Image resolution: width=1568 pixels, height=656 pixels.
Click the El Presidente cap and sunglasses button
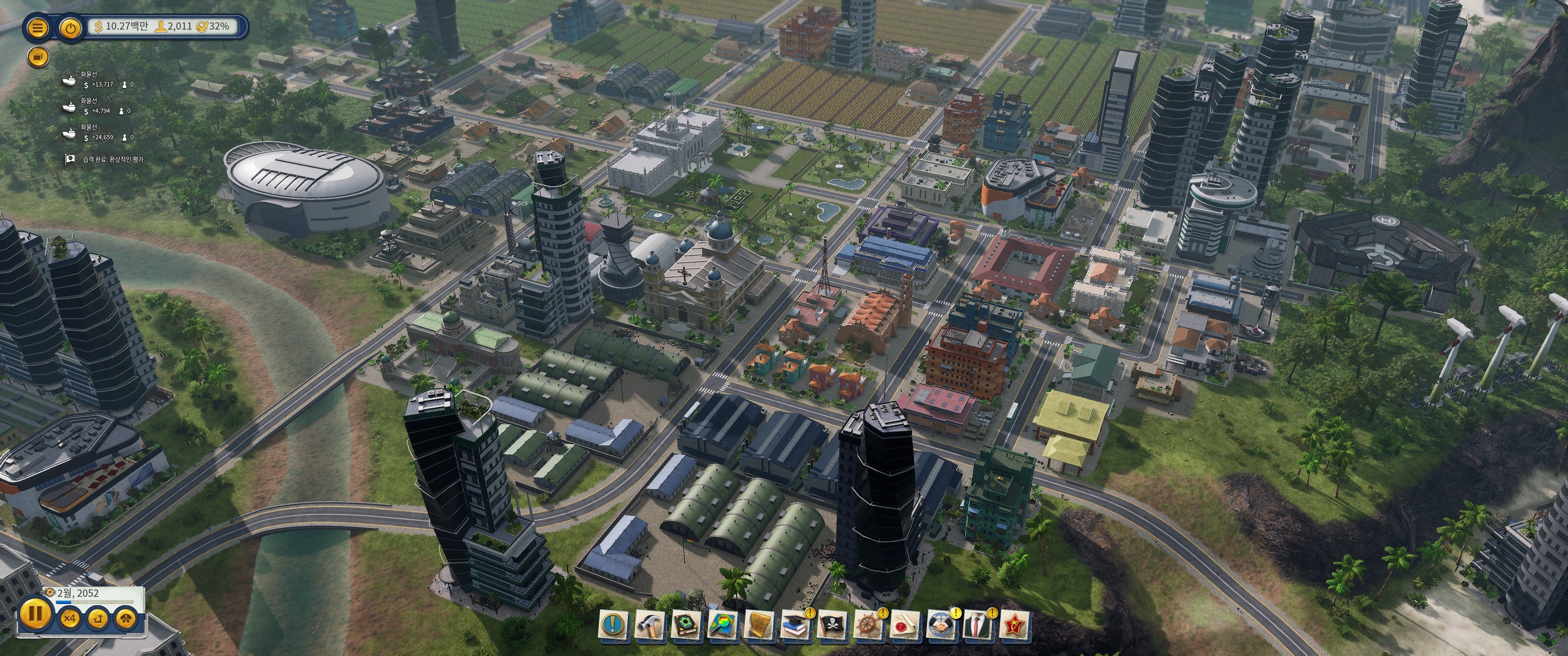[126, 619]
